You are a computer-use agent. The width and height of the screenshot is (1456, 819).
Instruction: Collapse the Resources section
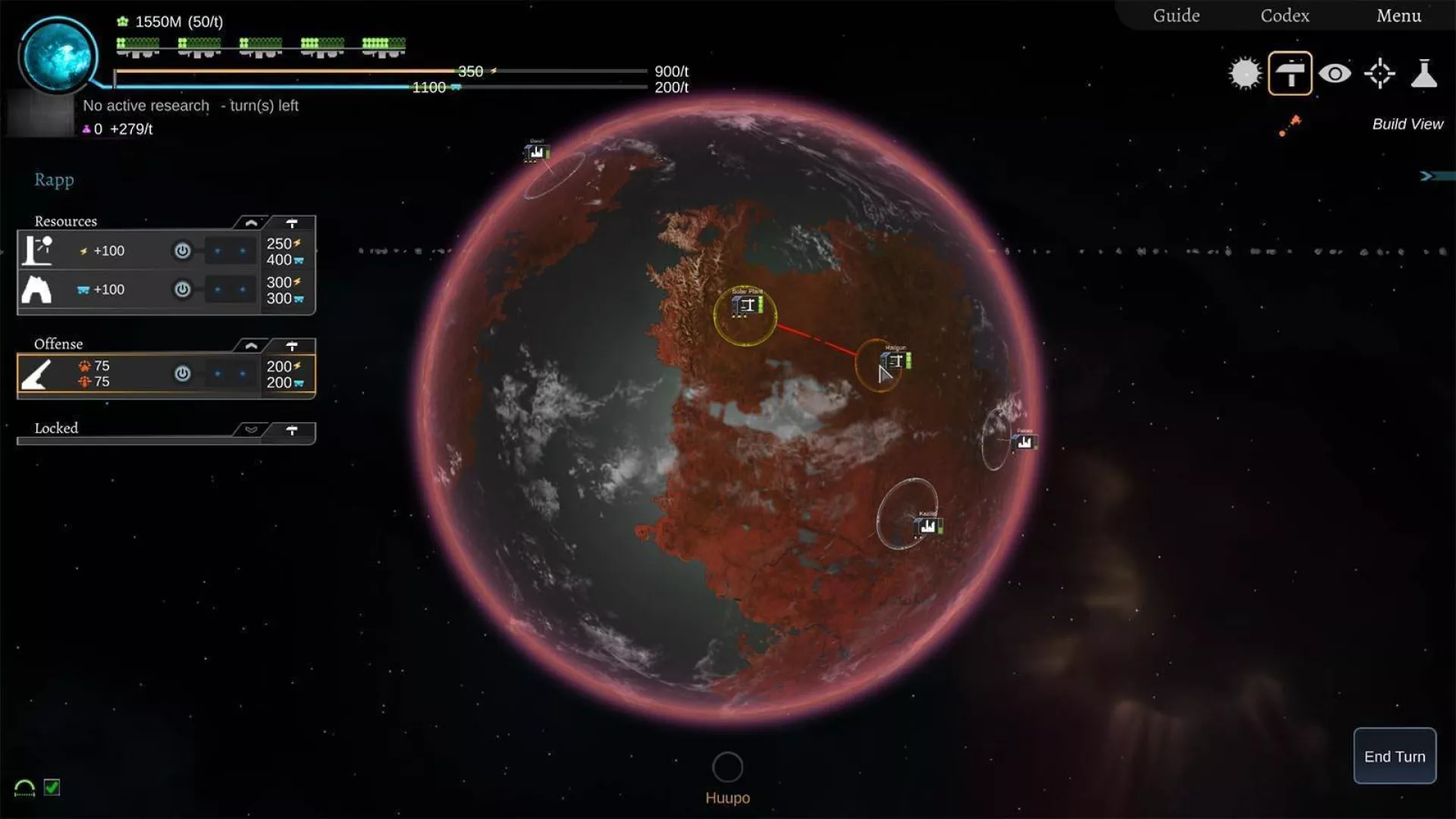[251, 223]
